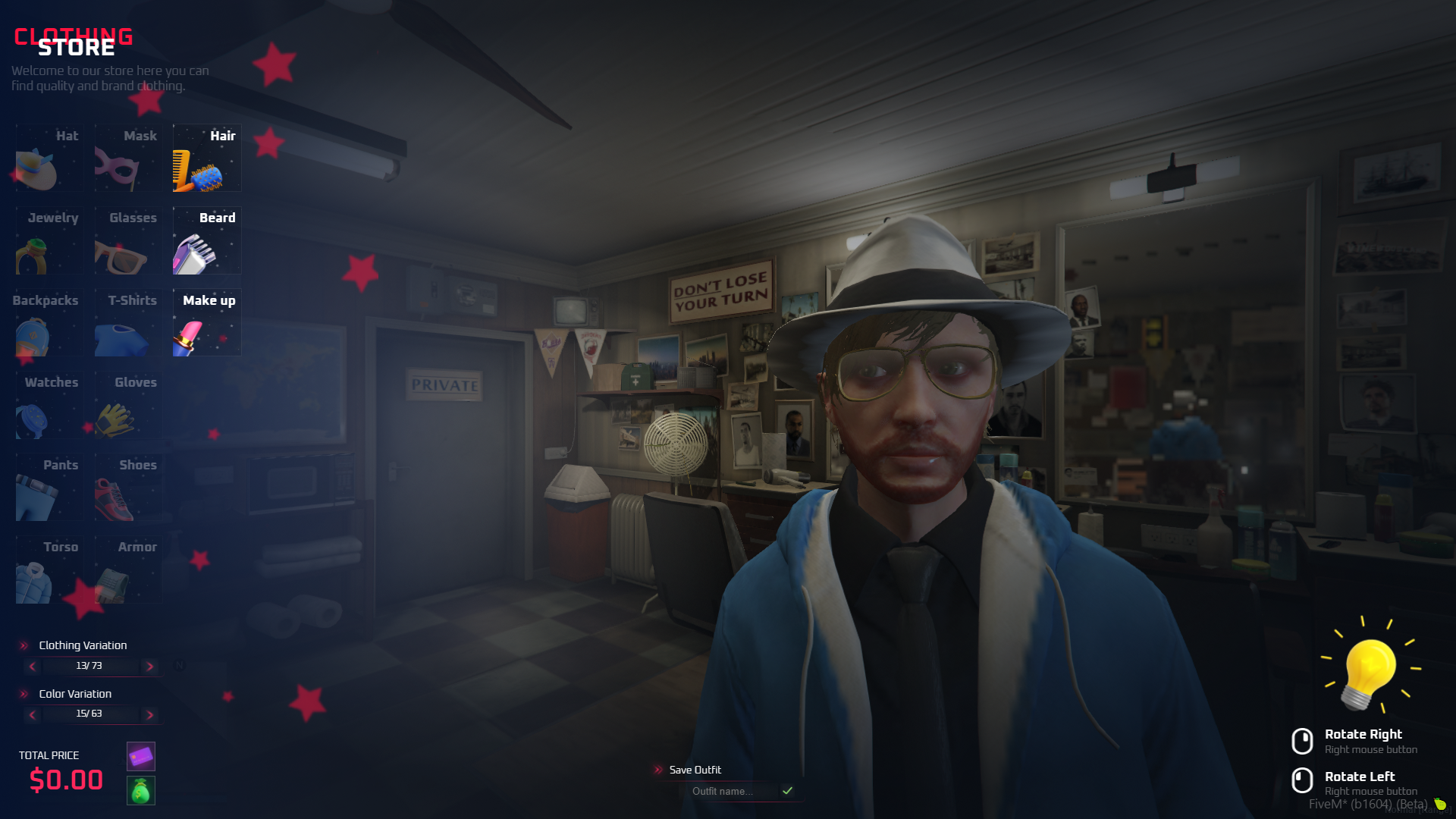The width and height of the screenshot is (1456, 819).
Task: Select the Make up category
Action: click(x=207, y=323)
